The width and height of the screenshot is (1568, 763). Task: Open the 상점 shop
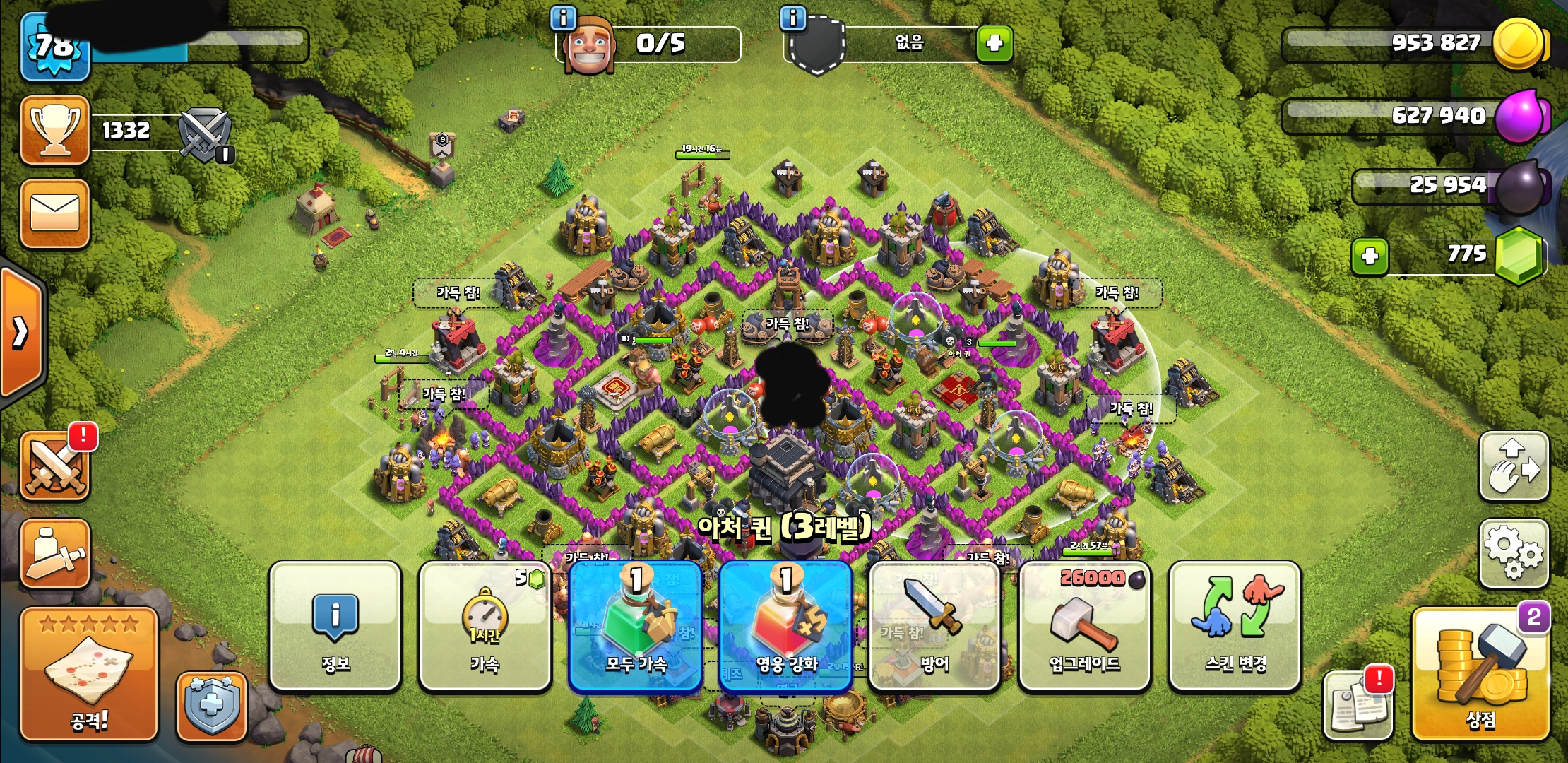click(x=1480, y=675)
